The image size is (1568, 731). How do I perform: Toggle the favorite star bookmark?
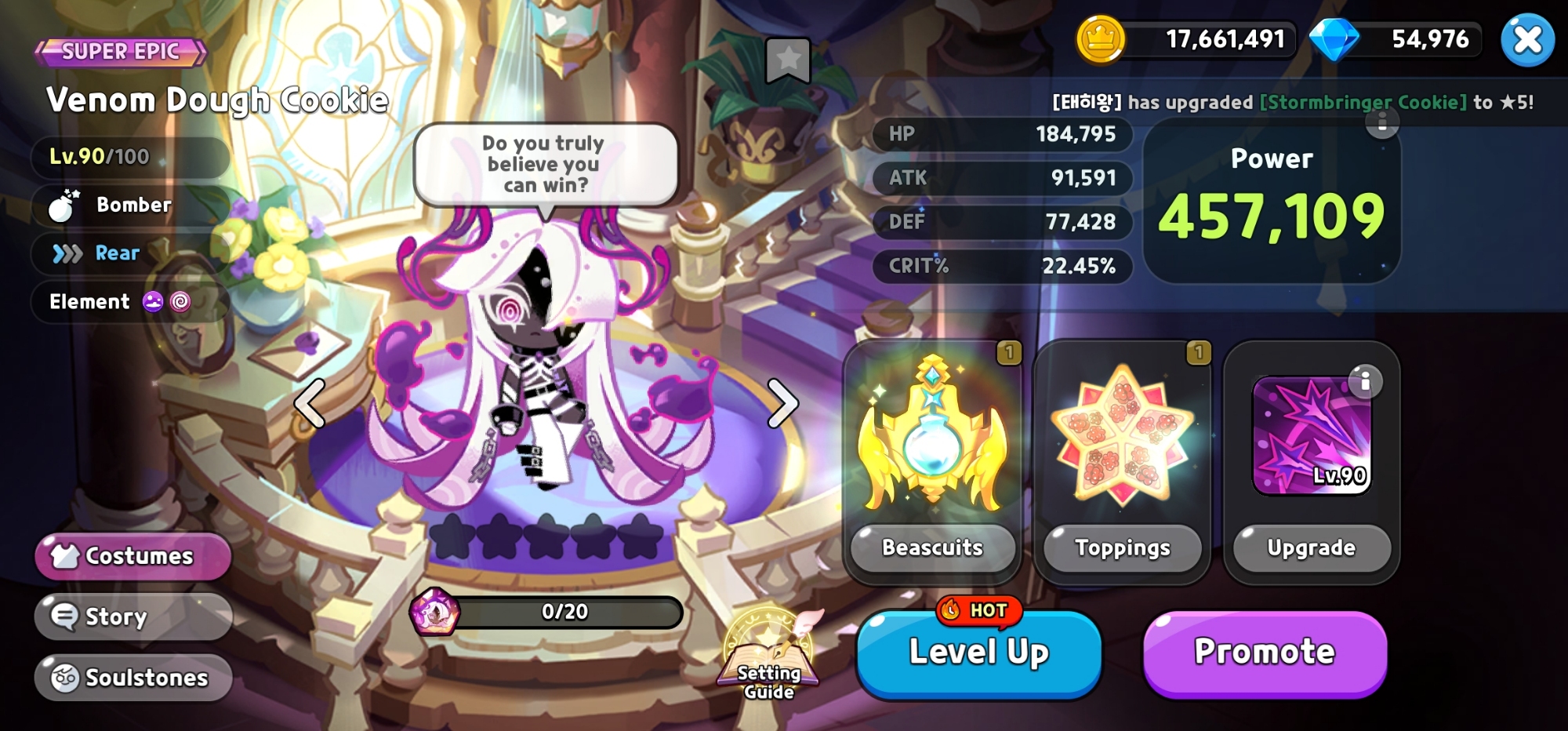pos(788,59)
